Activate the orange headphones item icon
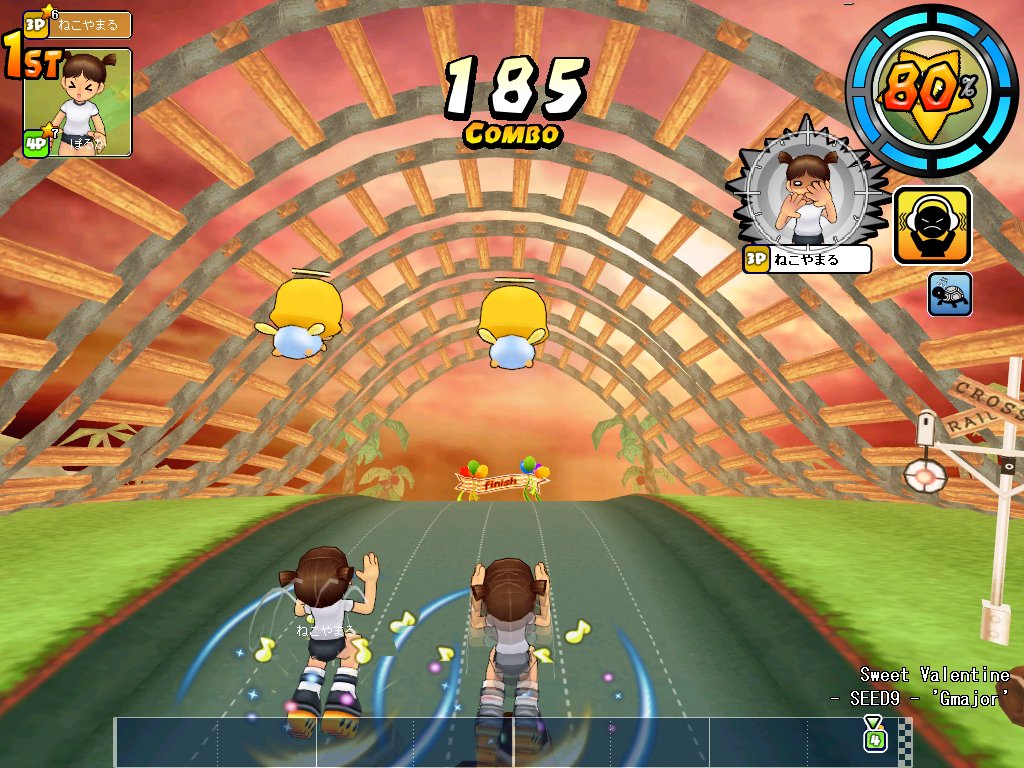The width and height of the screenshot is (1024, 768). (x=932, y=226)
